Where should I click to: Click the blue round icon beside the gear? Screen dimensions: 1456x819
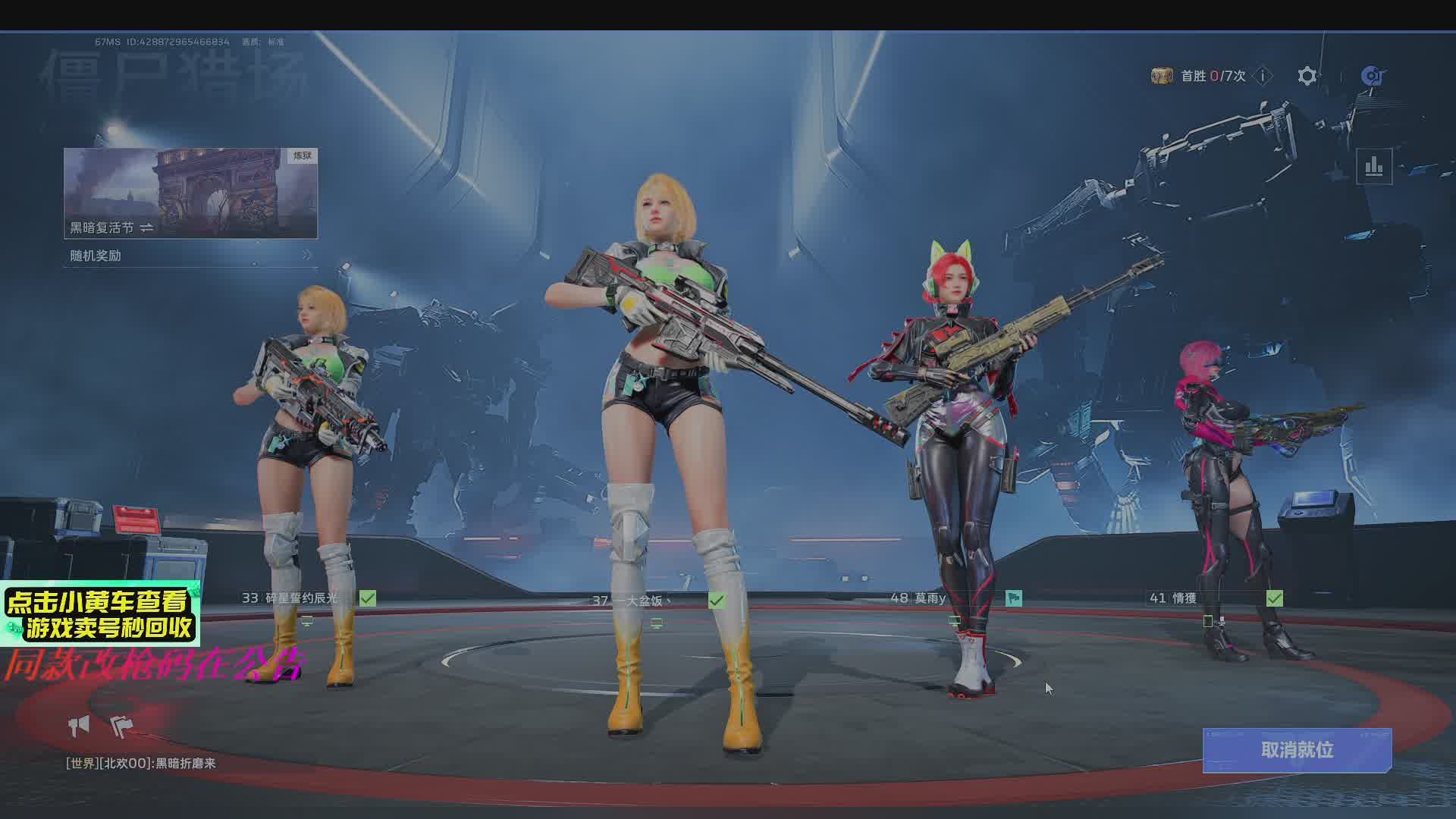click(1372, 76)
